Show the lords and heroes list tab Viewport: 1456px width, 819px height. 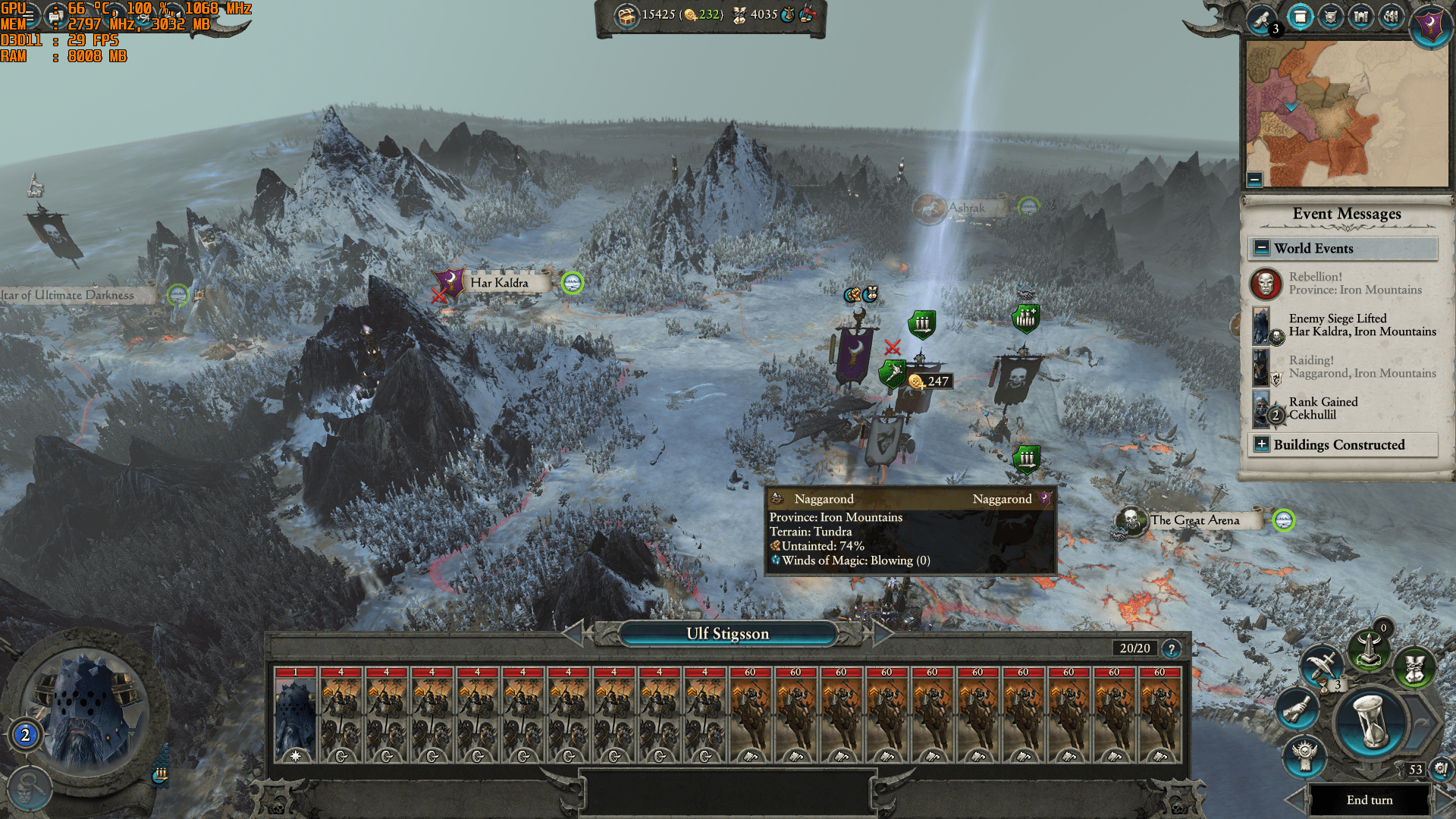tap(1330, 17)
